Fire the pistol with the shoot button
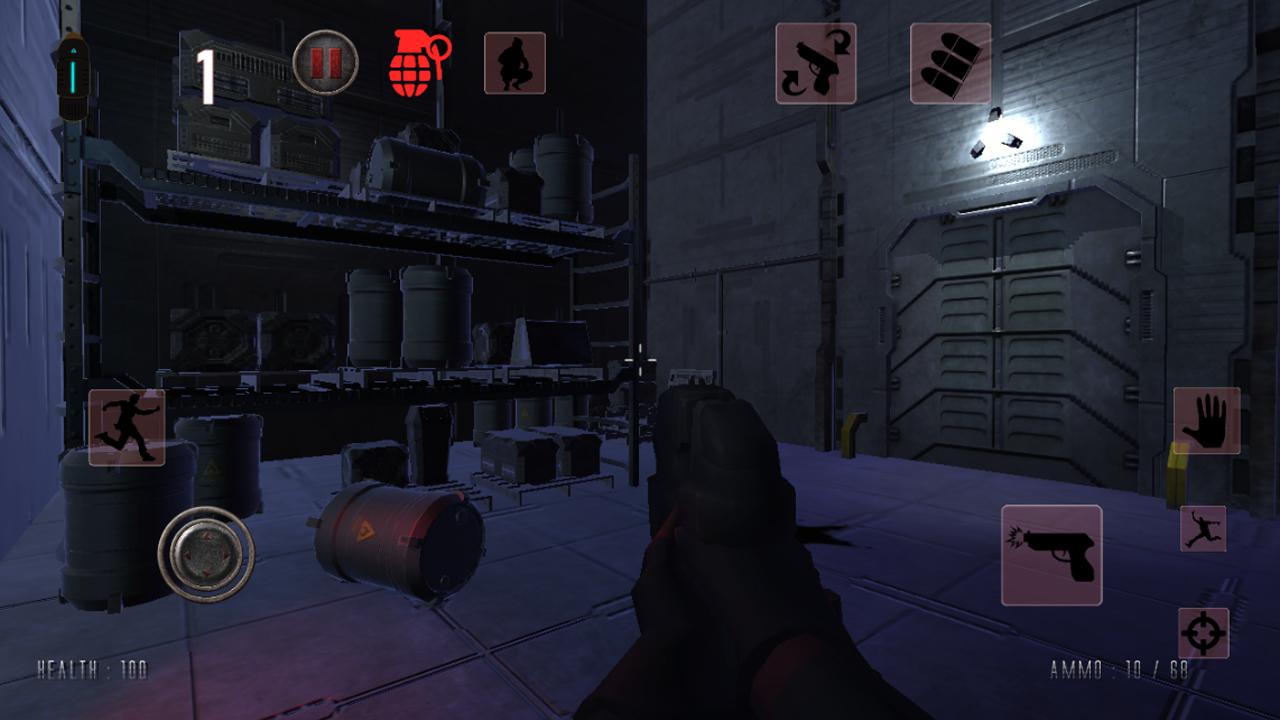The height and width of the screenshot is (720, 1280). (1051, 555)
